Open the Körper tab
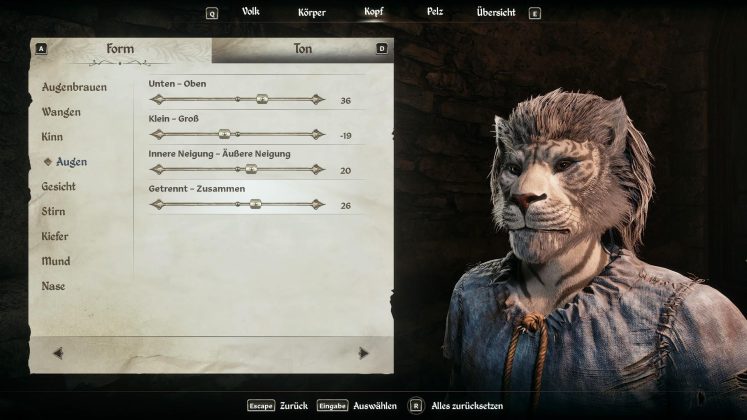The height and width of the screenshot is (420, 747). (311, 12)
